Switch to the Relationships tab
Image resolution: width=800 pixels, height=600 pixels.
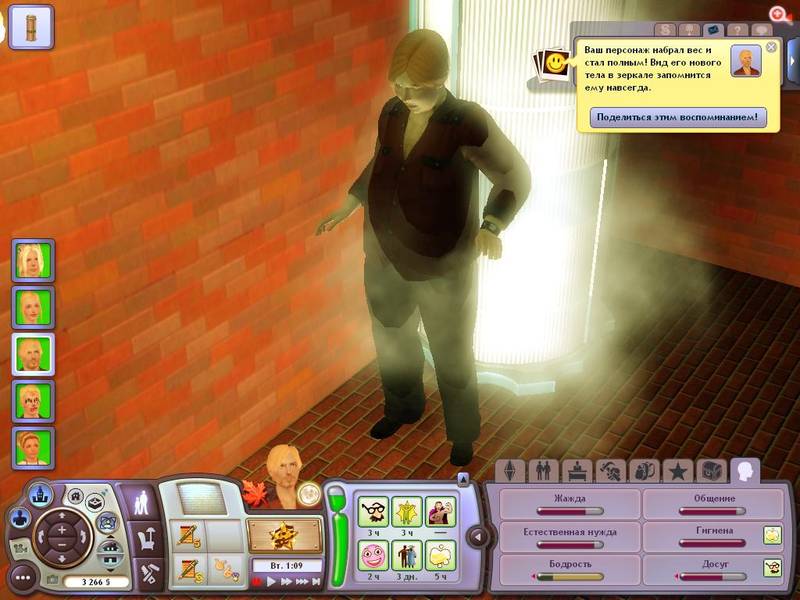pyautogui.click(x=543, y=470)
